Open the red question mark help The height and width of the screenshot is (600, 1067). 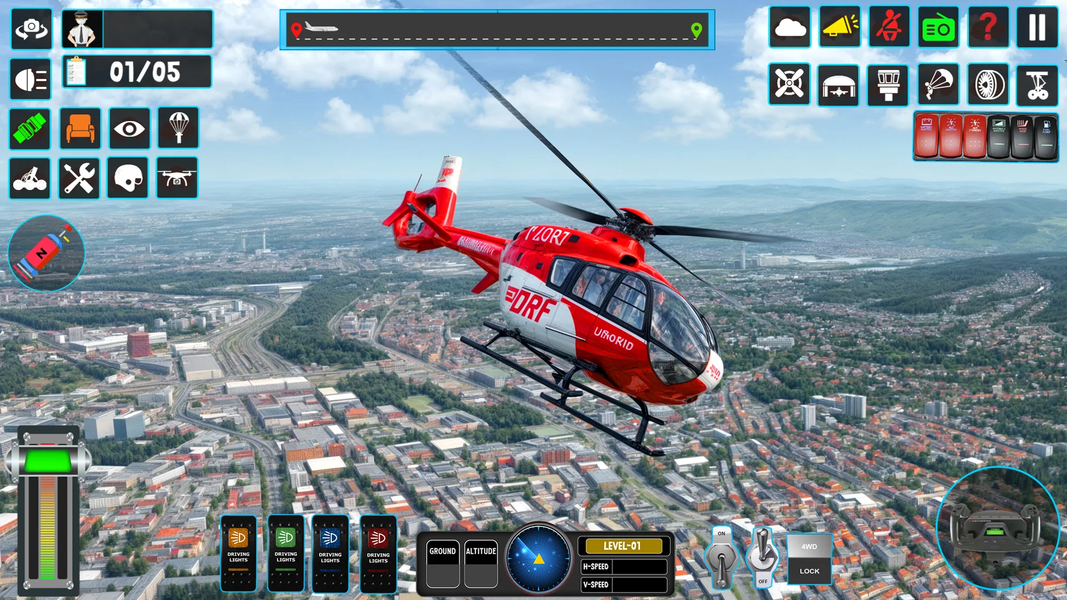[x=988, y=27]
